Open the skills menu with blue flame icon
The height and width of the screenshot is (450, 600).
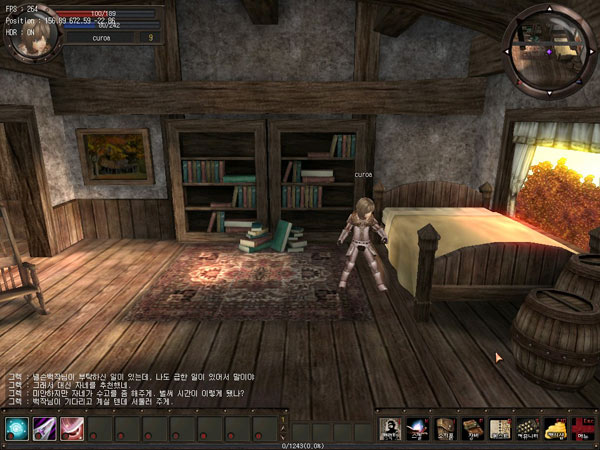[418, 429]
